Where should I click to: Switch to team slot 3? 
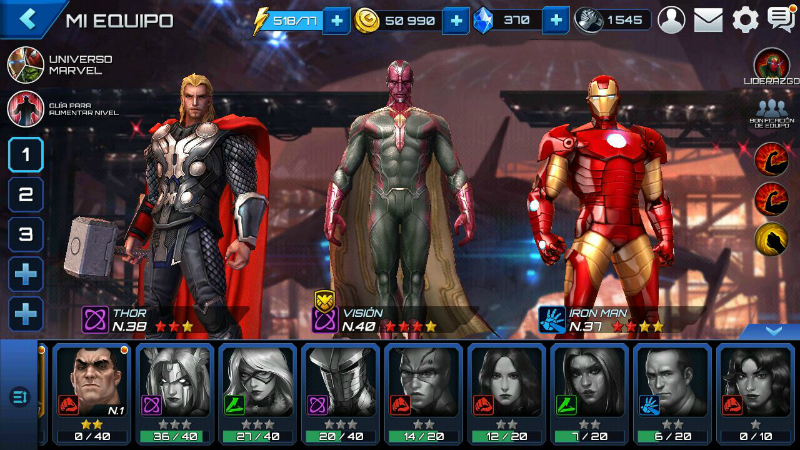pyautogui.click(x=26, y=235)
